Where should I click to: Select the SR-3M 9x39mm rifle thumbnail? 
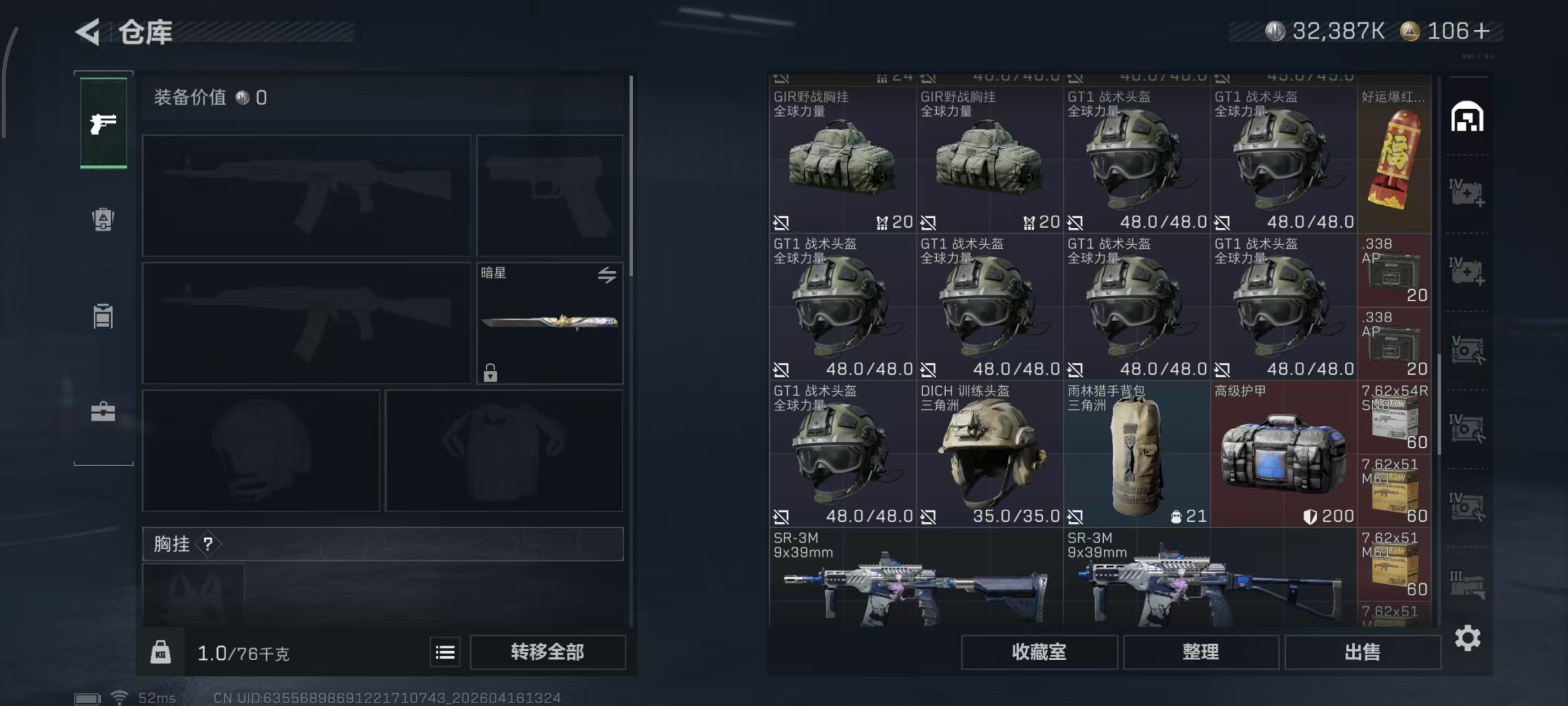coord(913,585)
